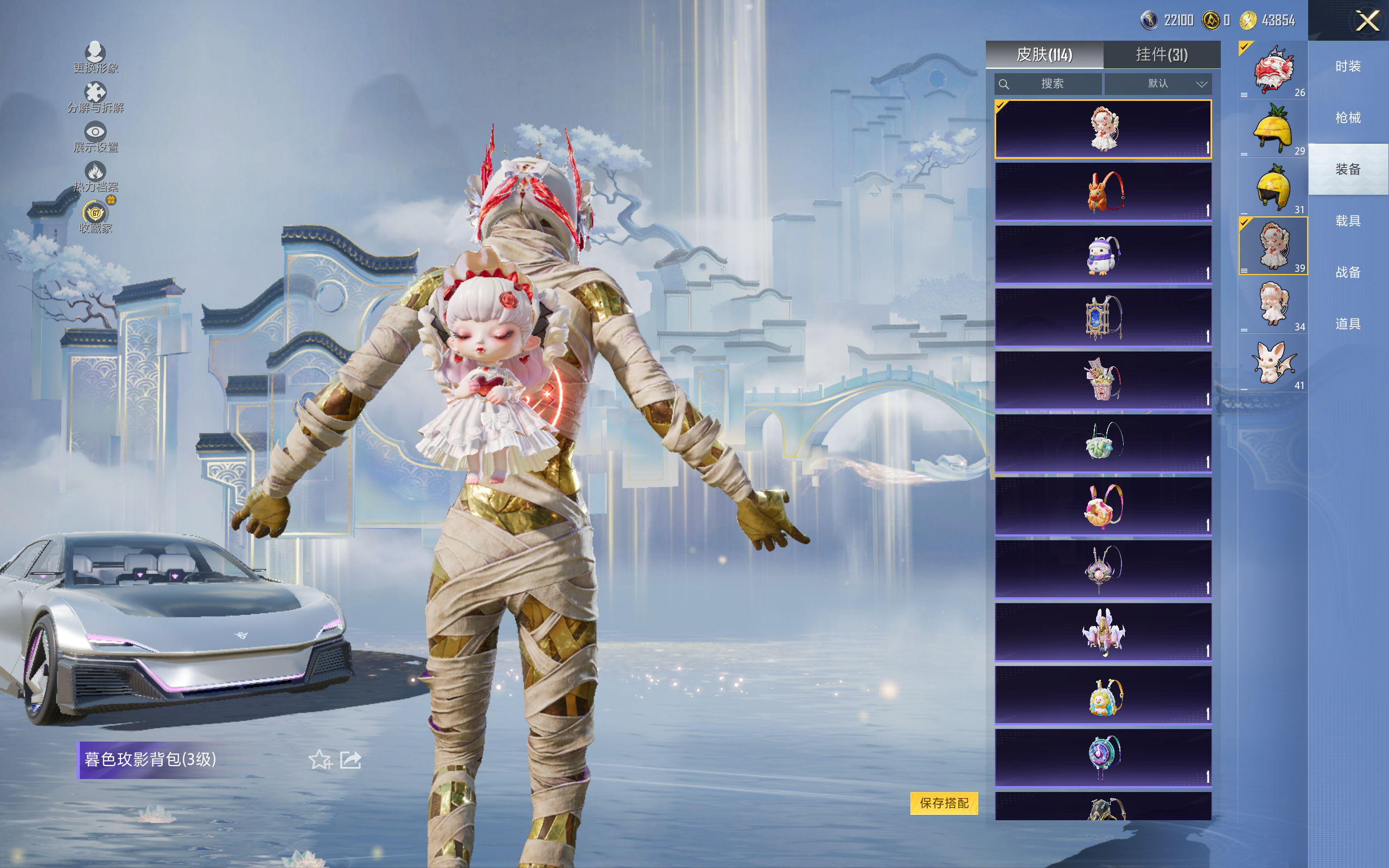Select the white penguin backpack skin
The image size is (1389, 868).
coord(1103,254)
